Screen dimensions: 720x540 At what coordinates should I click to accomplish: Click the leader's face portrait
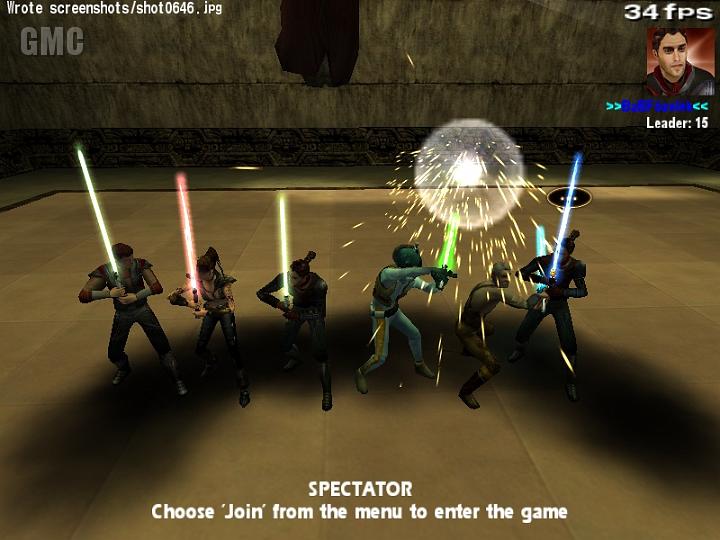tap(679, 60)
